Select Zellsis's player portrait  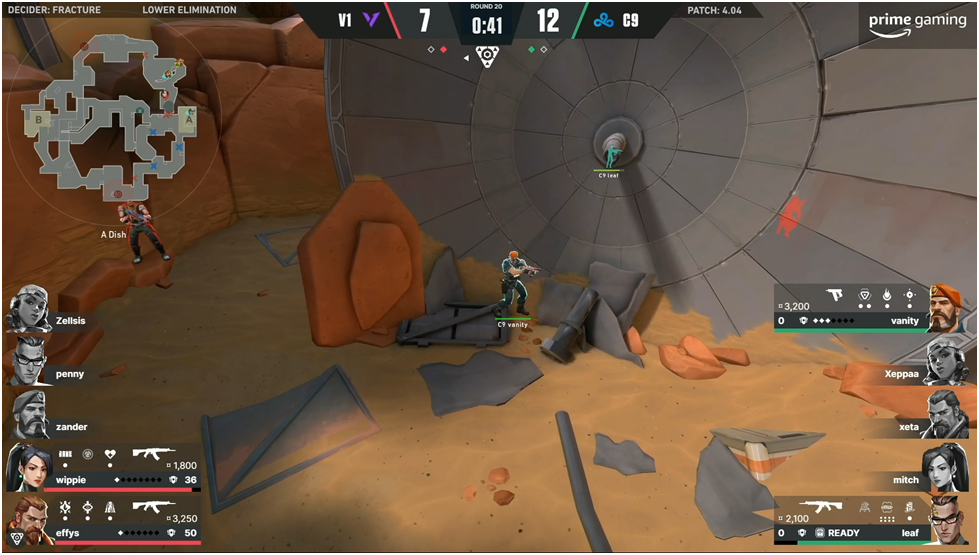[x=28, y=309]
